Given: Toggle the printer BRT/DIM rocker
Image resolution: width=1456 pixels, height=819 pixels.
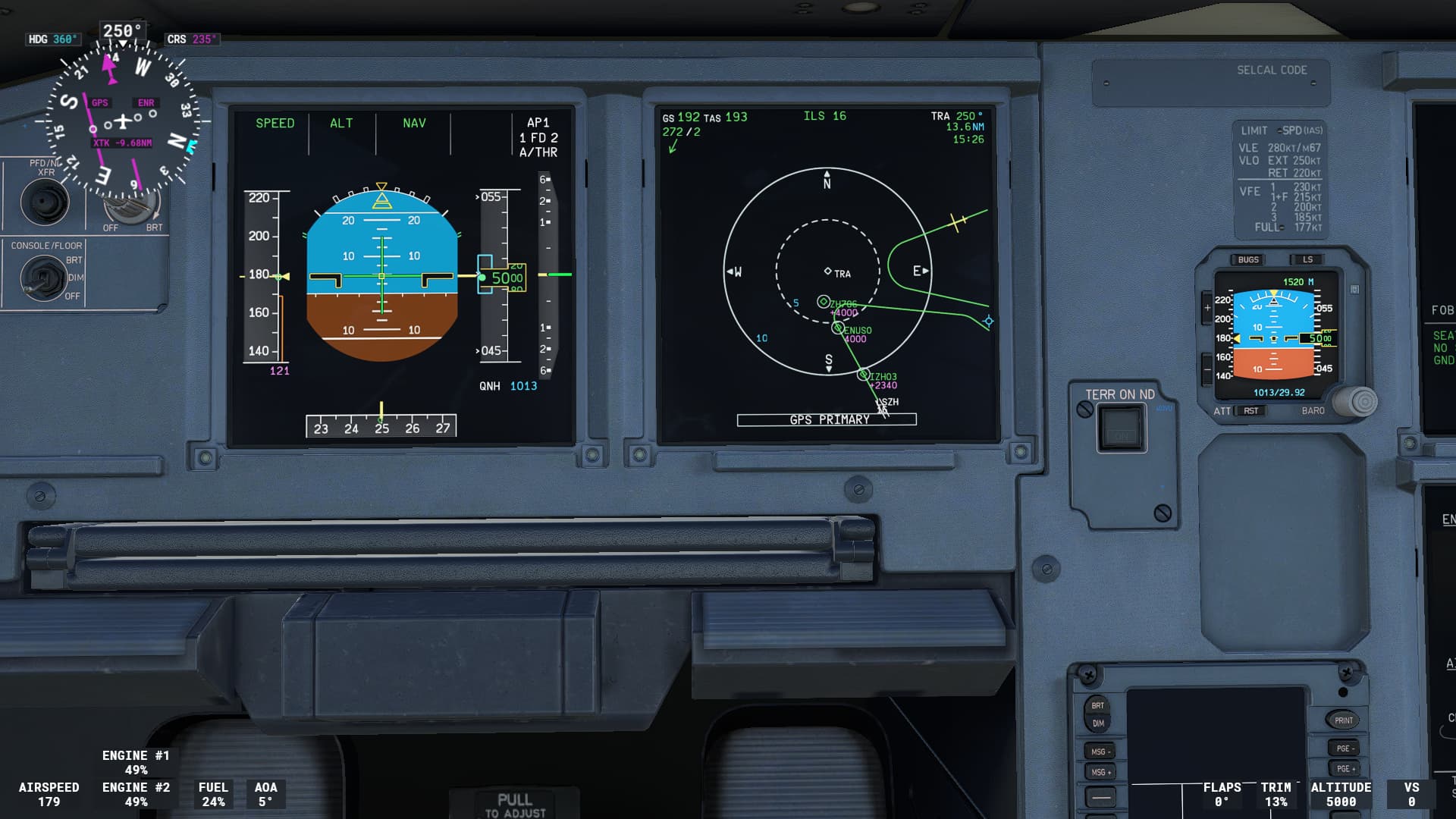Looking at the screenshot, I should pos(1097,713).
